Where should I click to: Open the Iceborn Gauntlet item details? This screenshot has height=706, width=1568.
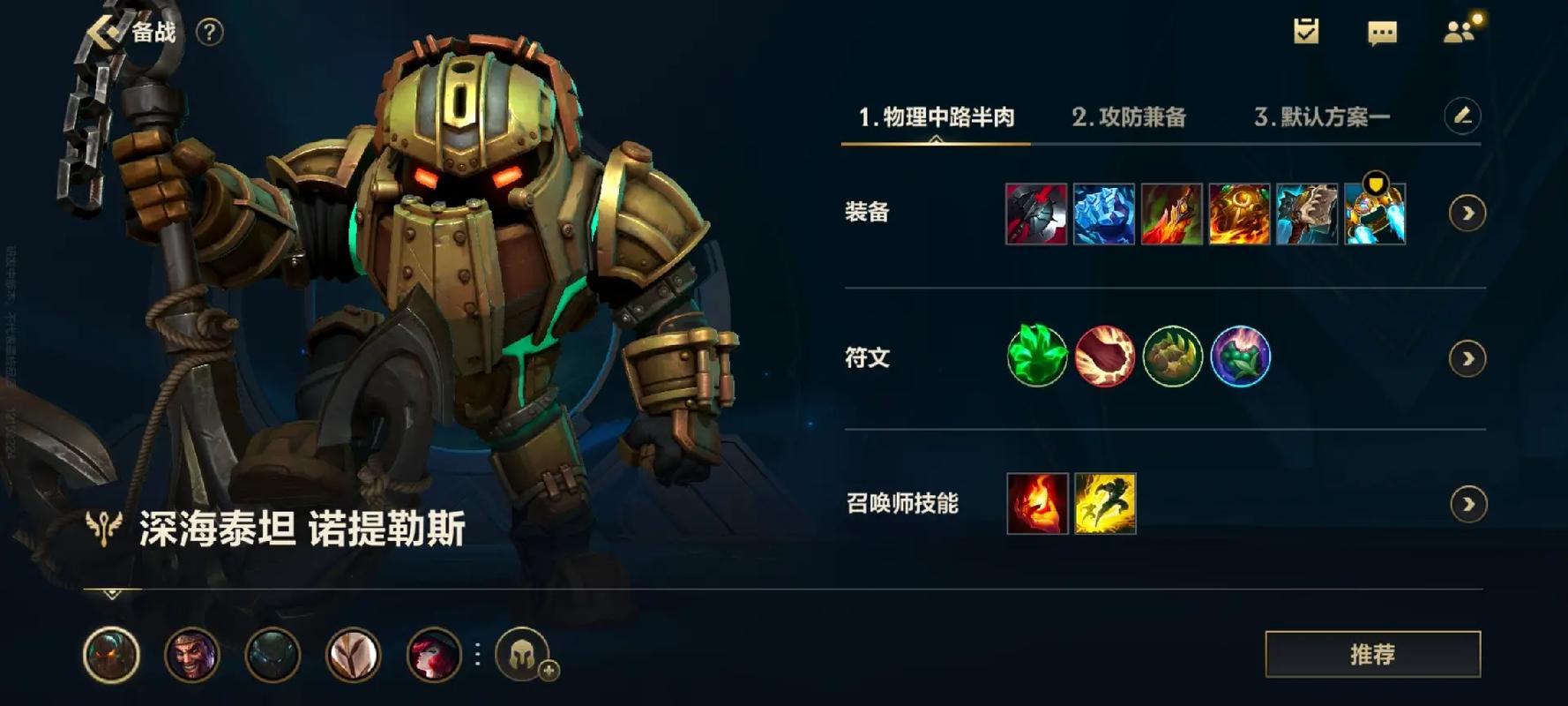(x=1105, y=214)
